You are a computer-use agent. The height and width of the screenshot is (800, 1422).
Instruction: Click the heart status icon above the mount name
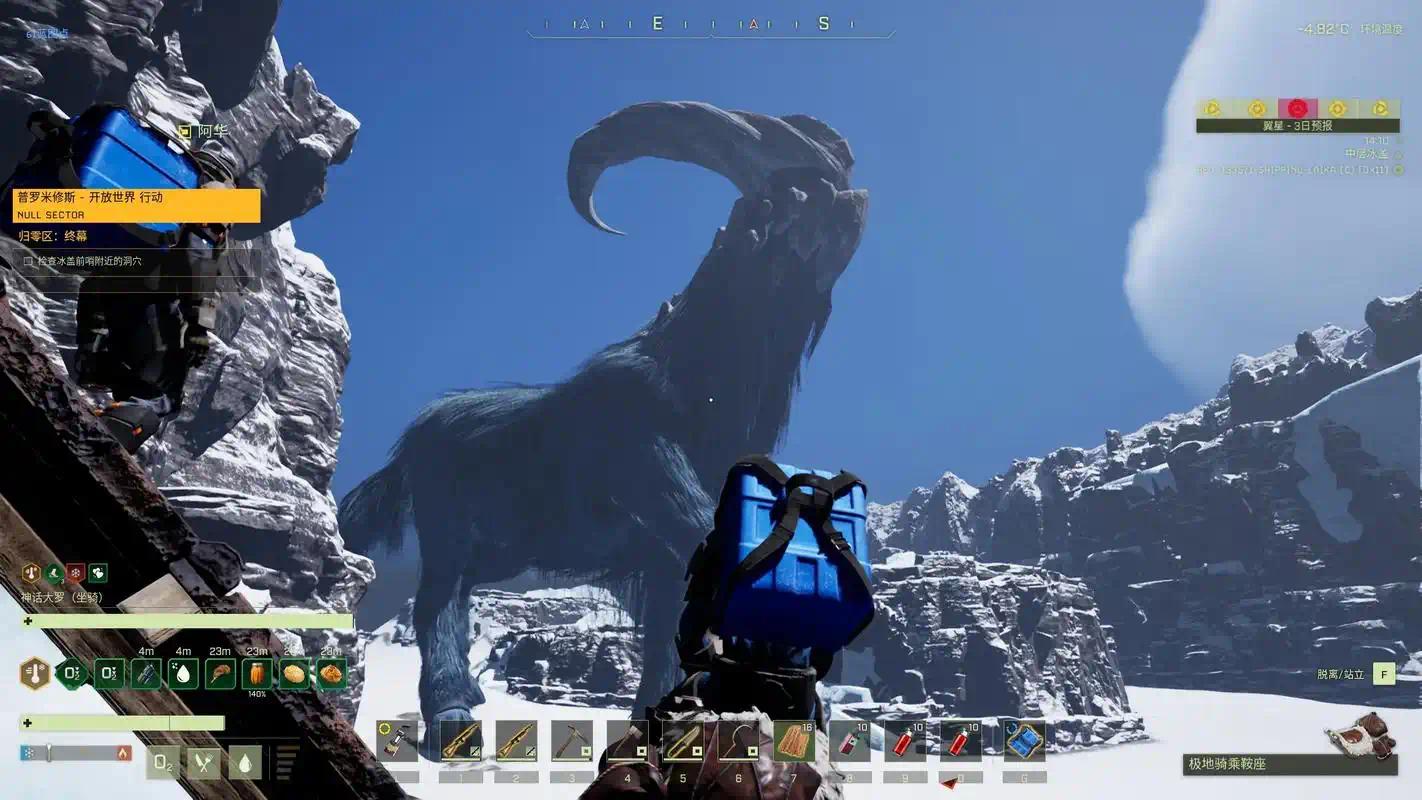pos(98,573)
